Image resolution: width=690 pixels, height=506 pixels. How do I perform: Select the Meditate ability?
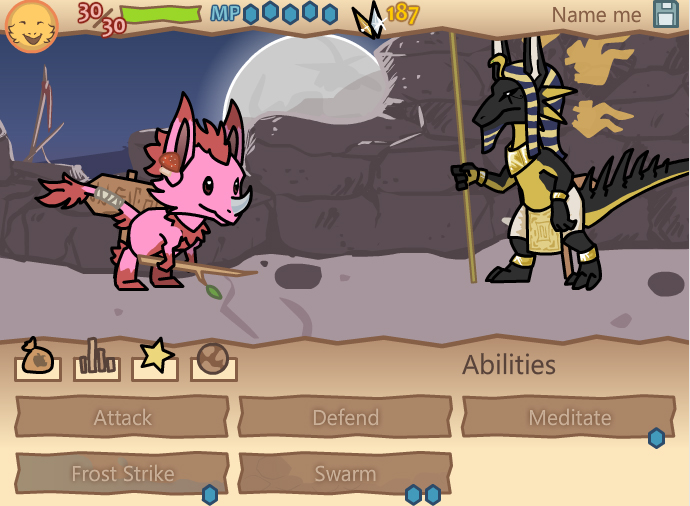tap(568, 417)
